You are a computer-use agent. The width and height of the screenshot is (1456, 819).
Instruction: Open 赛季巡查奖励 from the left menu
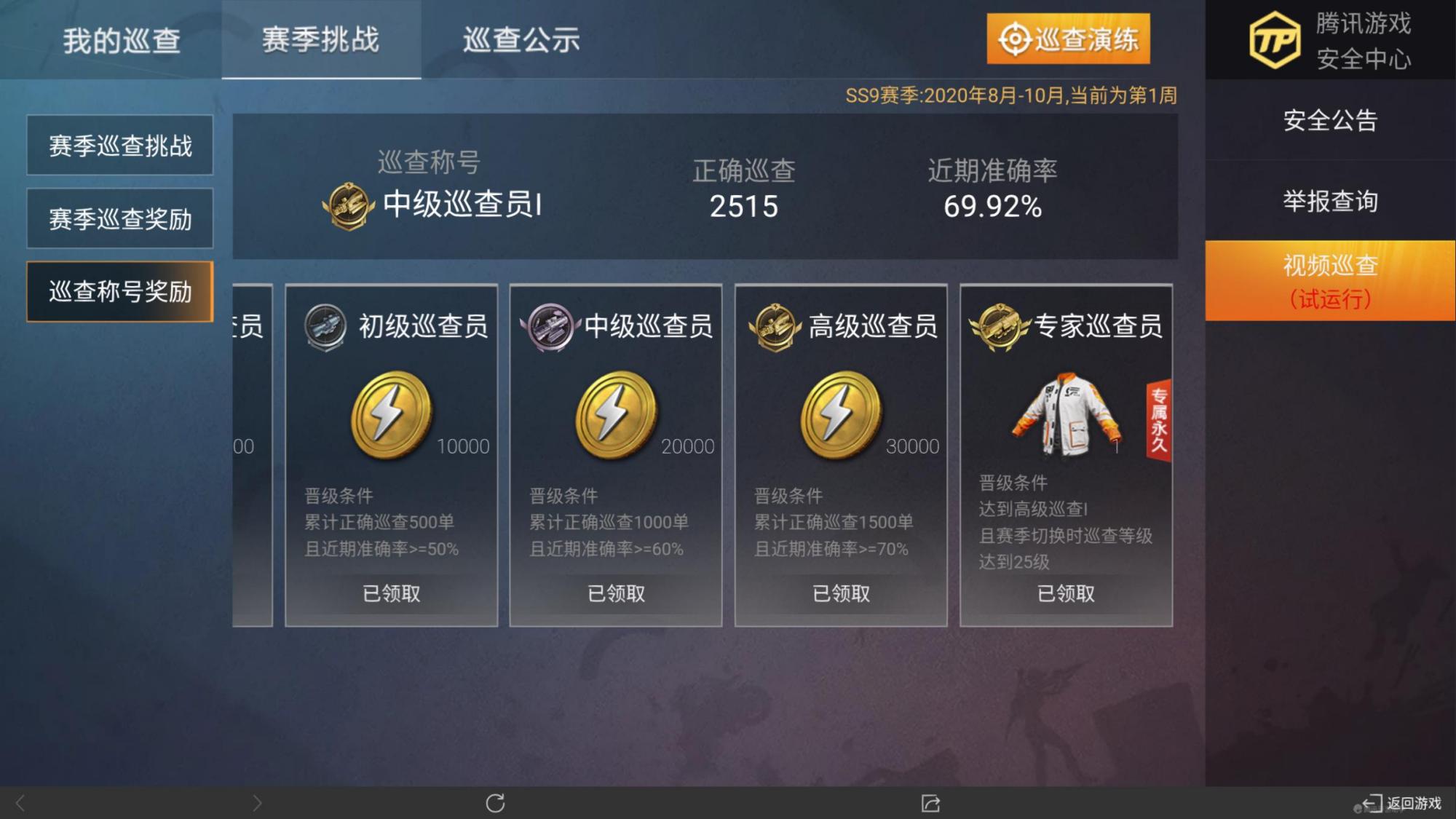pyautogui.click(x=119, y=218)
